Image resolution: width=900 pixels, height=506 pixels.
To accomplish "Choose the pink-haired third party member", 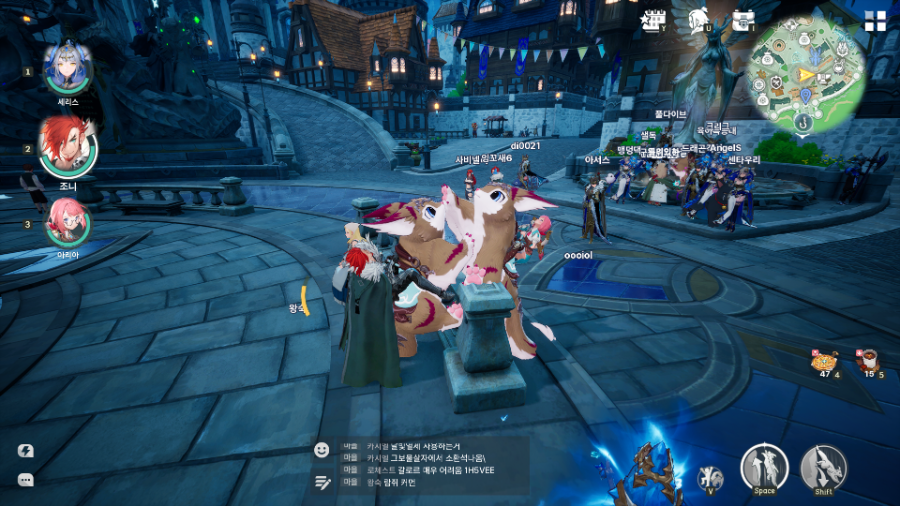I will (67, 222).
